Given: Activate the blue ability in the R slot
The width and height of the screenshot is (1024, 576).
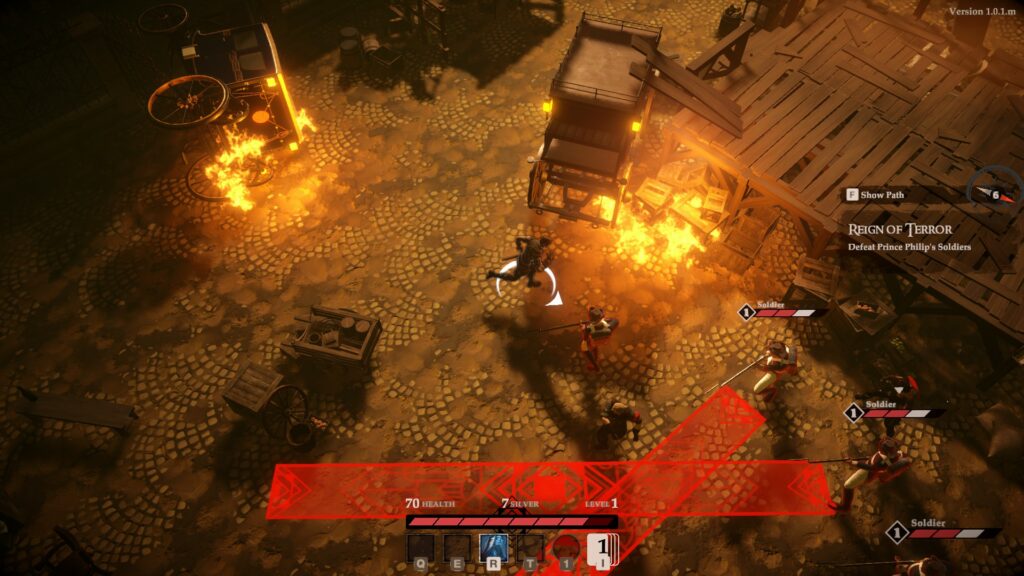Looking at the screenshot, I should [x=493, y=548].
